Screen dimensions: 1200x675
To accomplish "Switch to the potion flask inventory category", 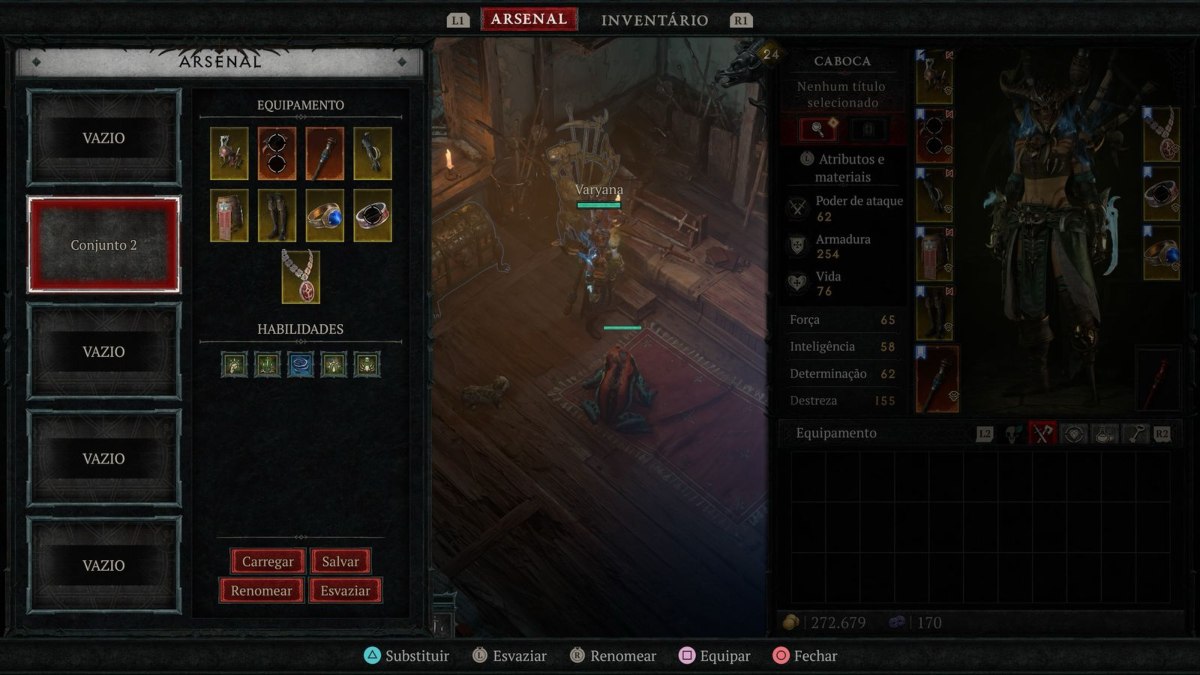I will point(1103,433).
